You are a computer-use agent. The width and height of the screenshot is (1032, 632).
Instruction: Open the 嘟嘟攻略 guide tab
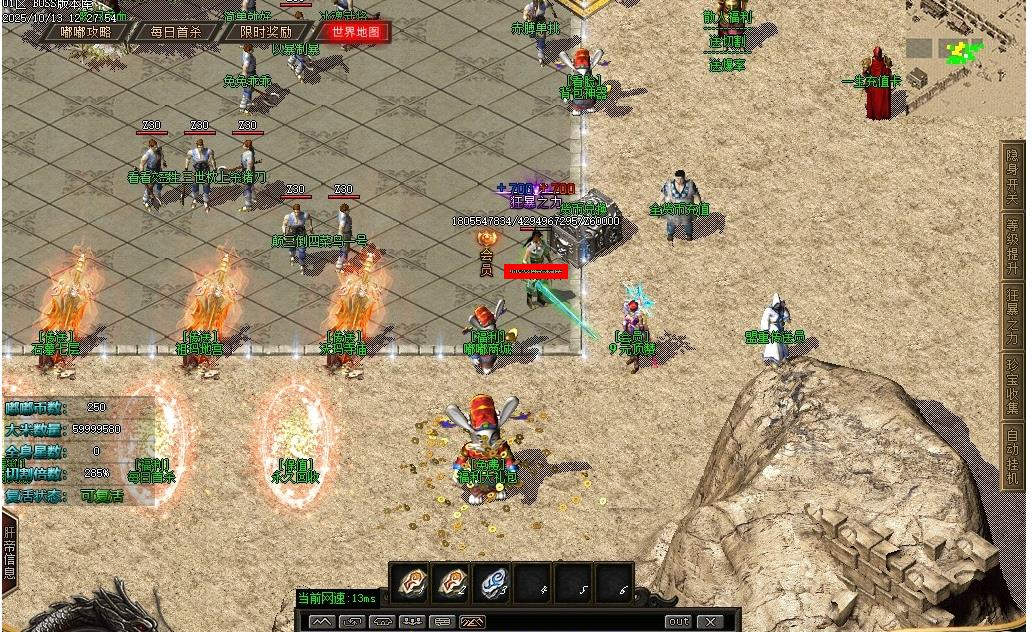(86, 31)
